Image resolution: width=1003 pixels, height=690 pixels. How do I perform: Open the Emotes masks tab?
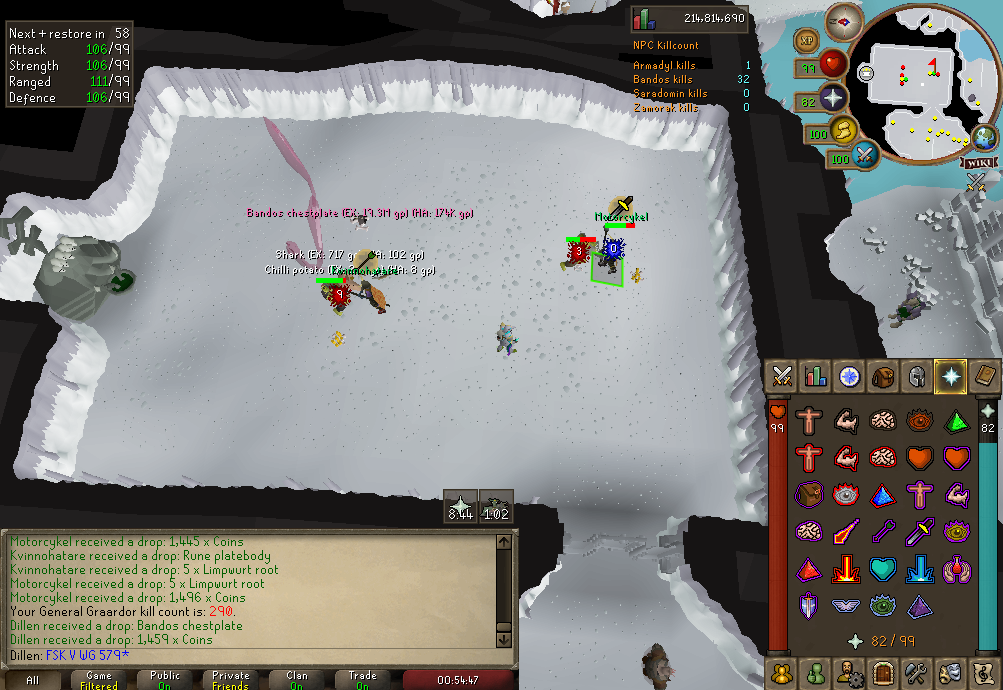[949, 671]
